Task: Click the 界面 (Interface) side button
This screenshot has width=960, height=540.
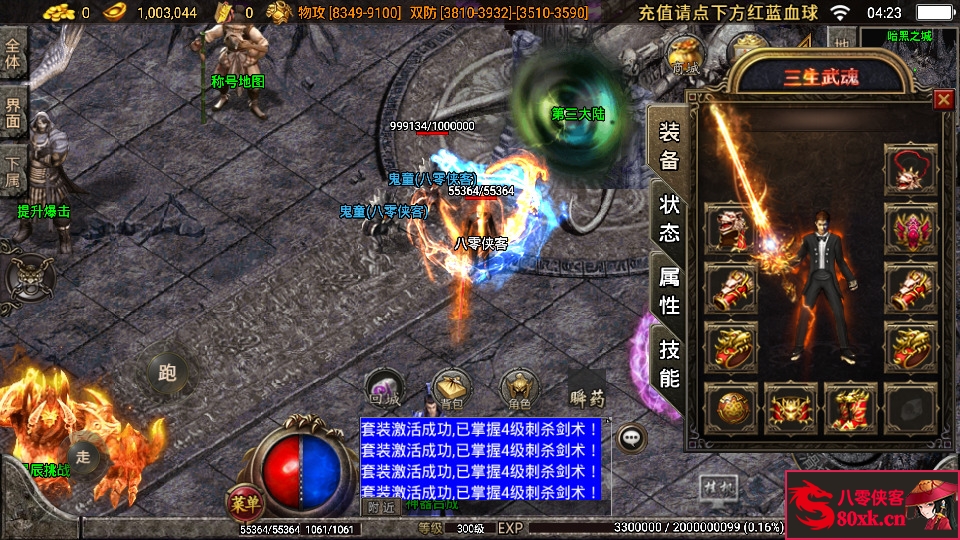Action: (x=13, y=112)
